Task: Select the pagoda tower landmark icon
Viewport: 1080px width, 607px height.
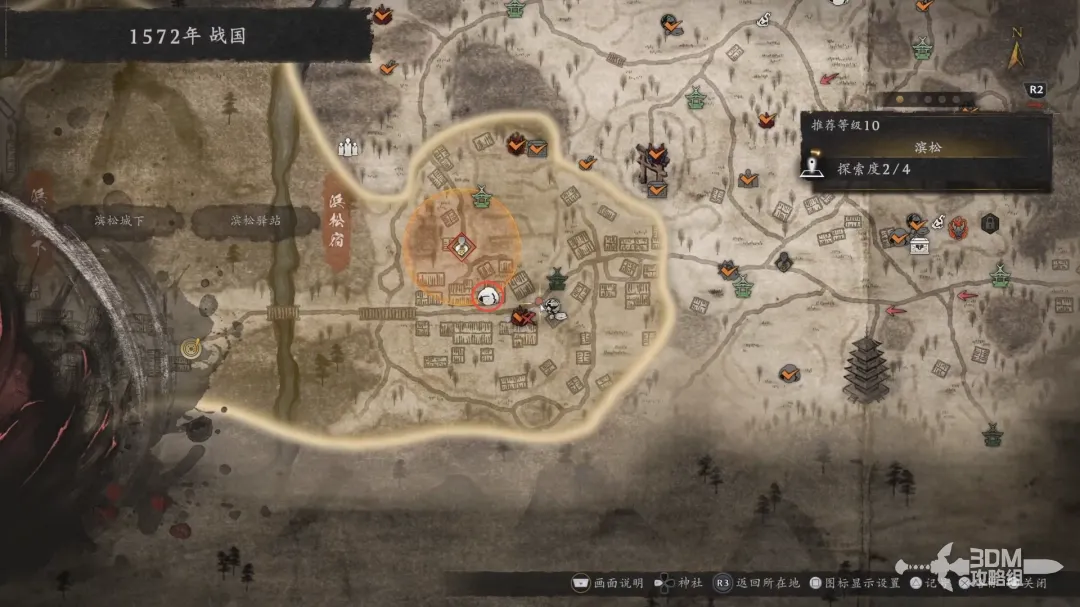Action: point(866,368)
